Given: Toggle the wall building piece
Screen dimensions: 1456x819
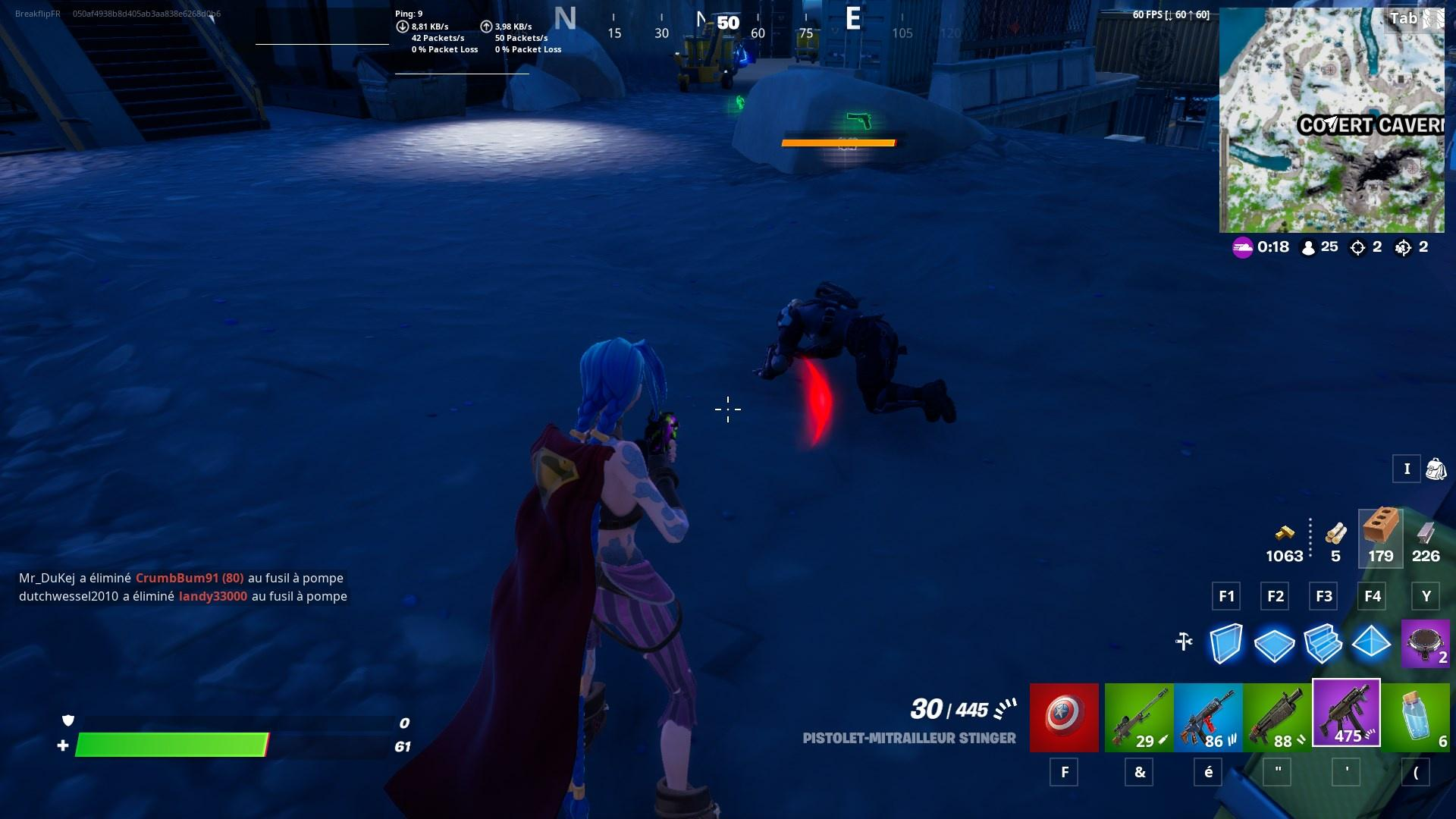Looking at the screenshot, I should (1226, 645).
